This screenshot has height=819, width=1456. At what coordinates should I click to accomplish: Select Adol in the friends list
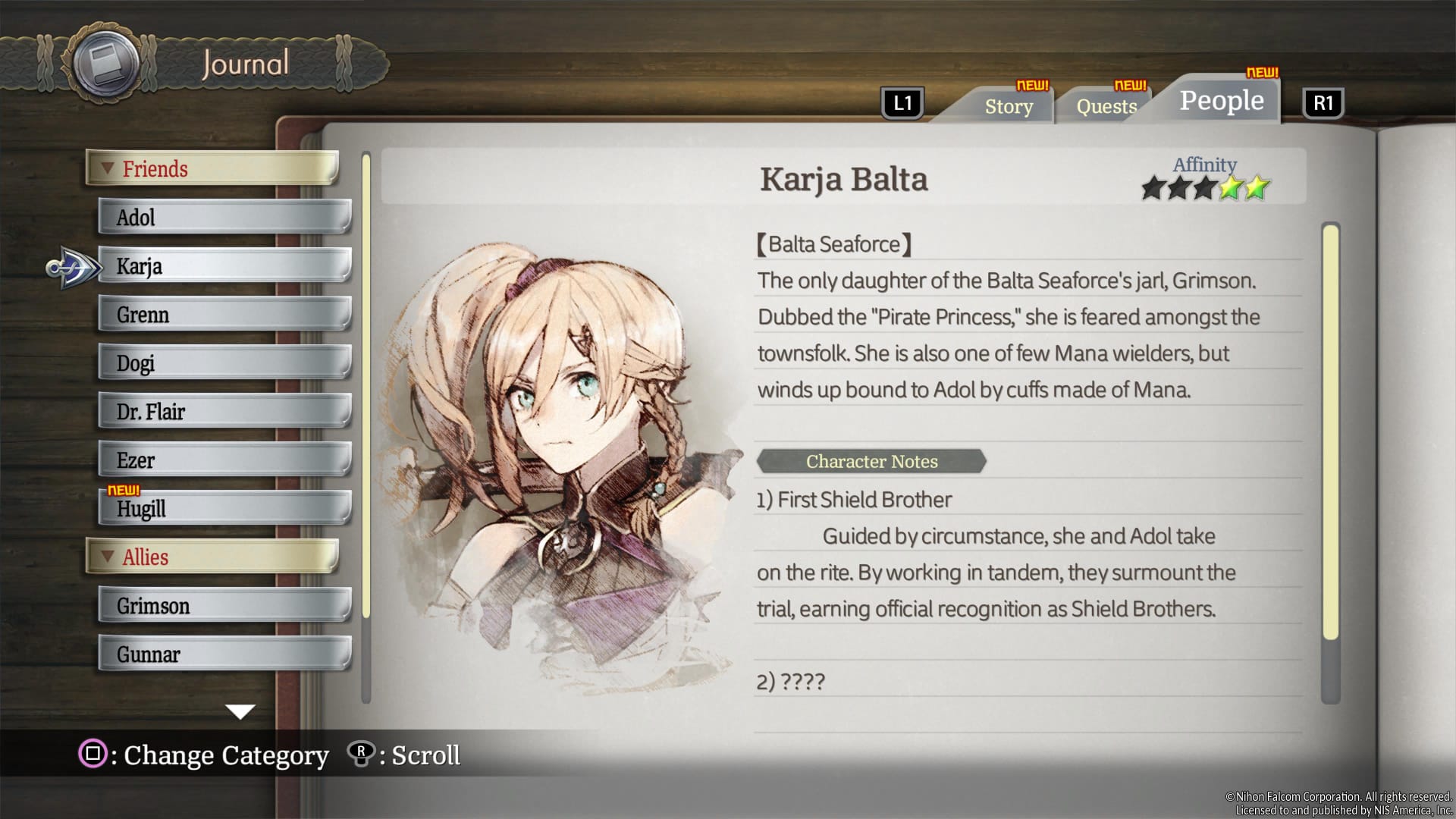click(x=224, y=218)
